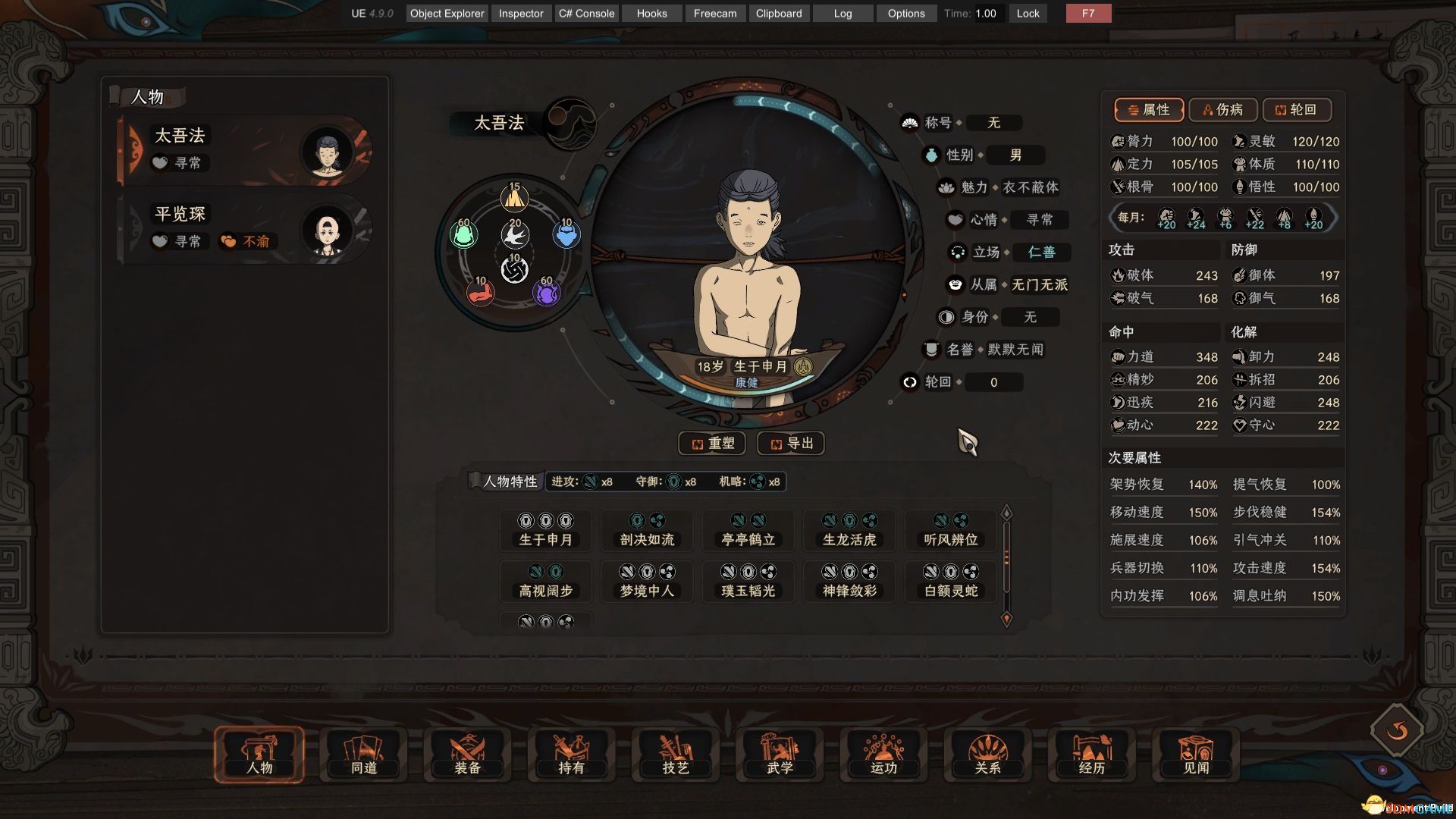1456x819 pixels.
Task: Toggle Freecam mode in the UE bar
Action: tap(714, 13)
